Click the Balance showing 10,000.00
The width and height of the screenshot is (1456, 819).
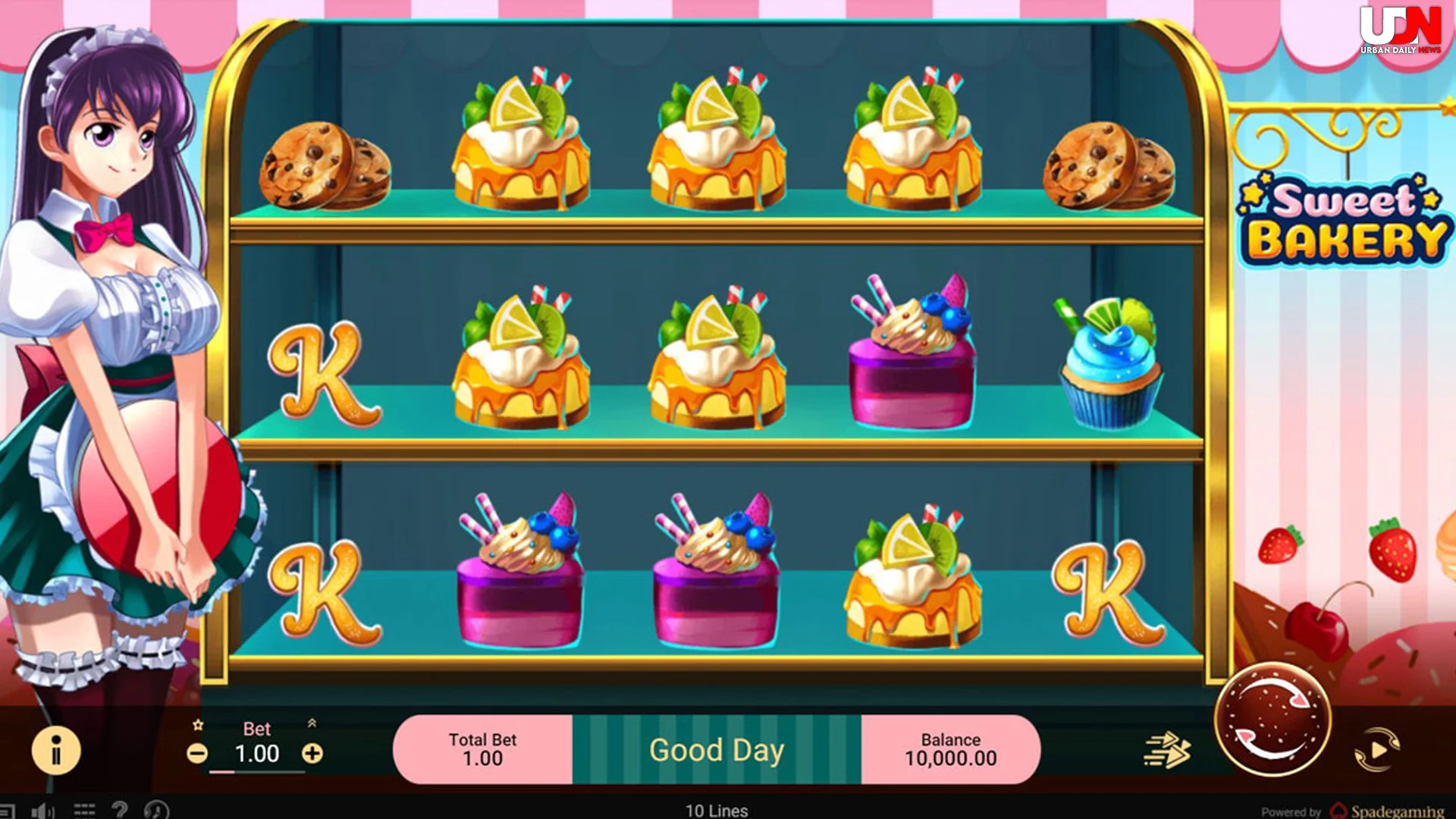pos(952,749)
